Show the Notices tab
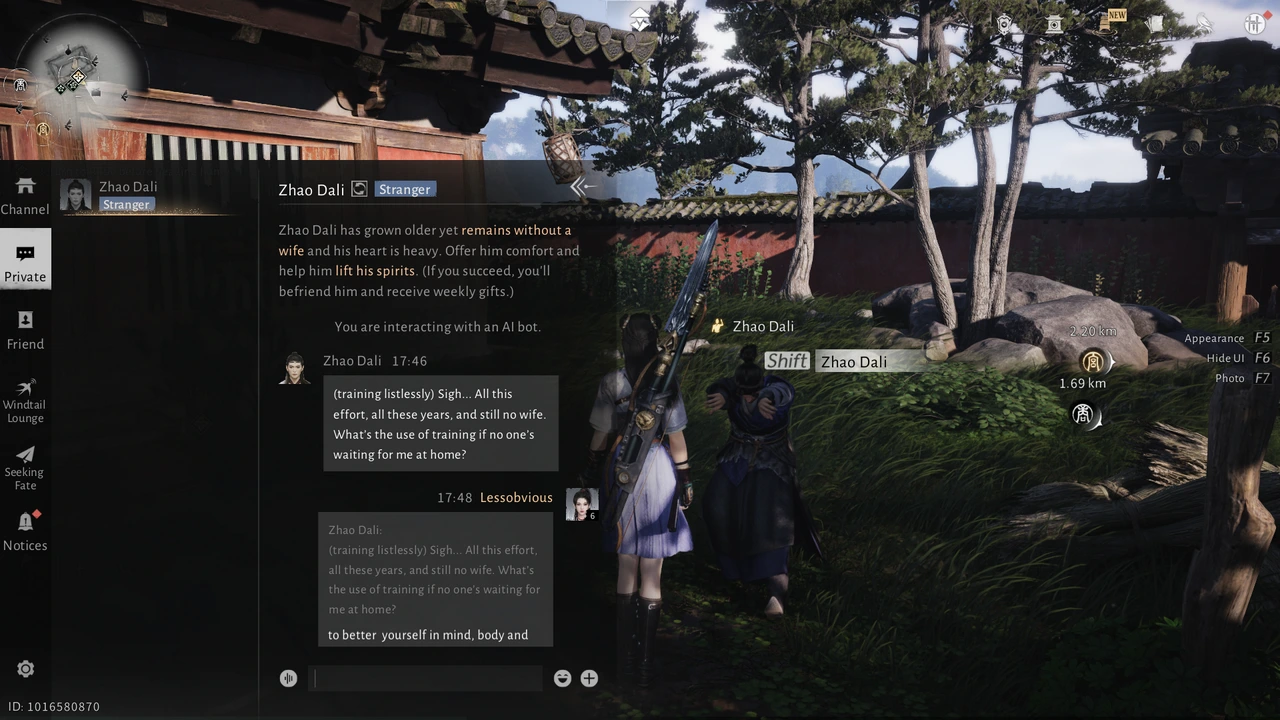Viewport: 1280px width, 720px height. (x=25, y=531)
